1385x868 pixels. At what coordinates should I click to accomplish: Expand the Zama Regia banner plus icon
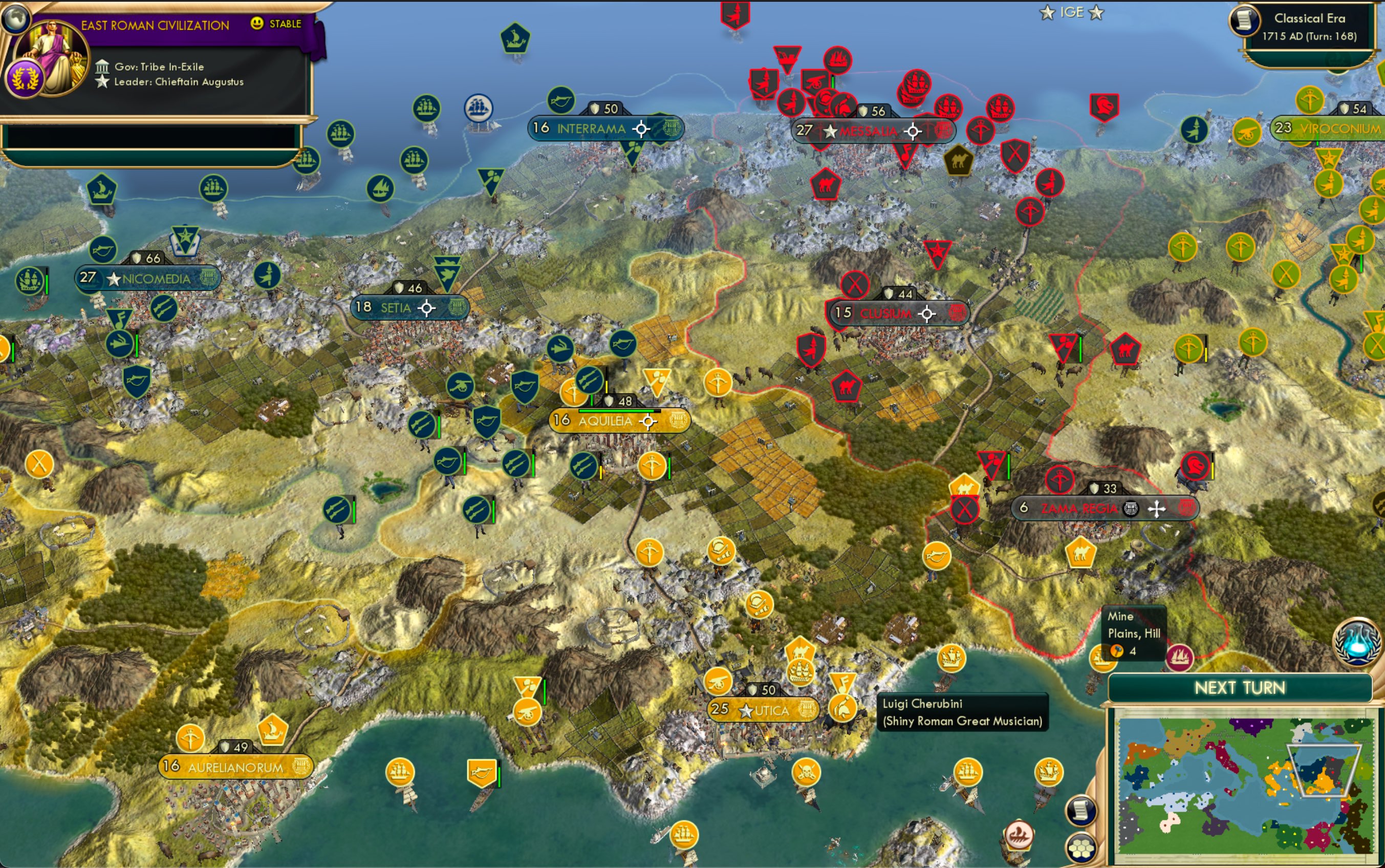click(1156, 509)
